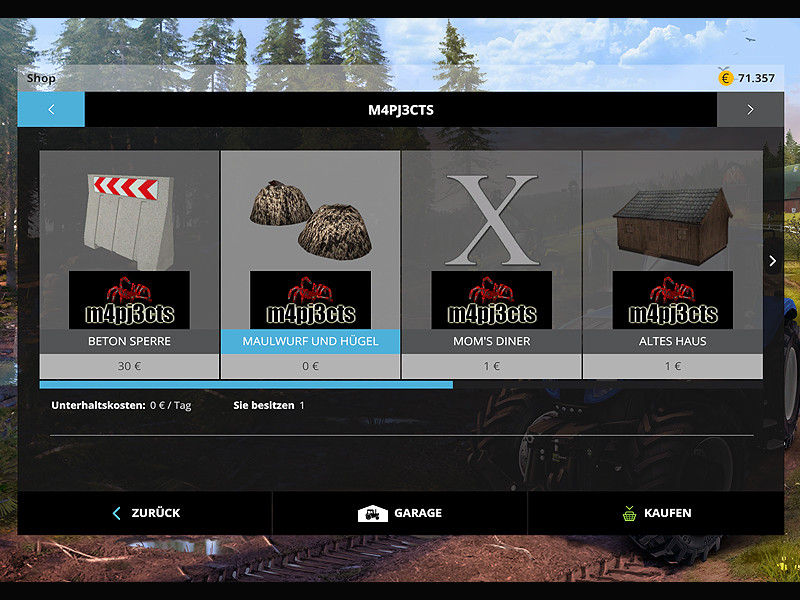Screen dimensions: 800x600
Task: Click the item list scrollbar
Action: click(246, 384)
